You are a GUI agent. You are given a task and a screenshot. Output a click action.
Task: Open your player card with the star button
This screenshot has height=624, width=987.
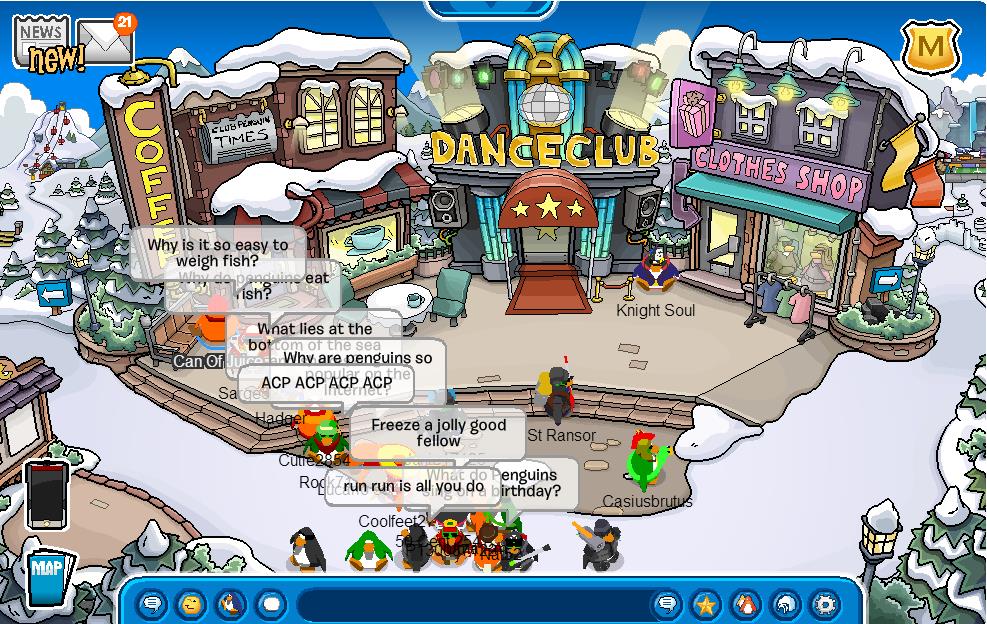706,604
